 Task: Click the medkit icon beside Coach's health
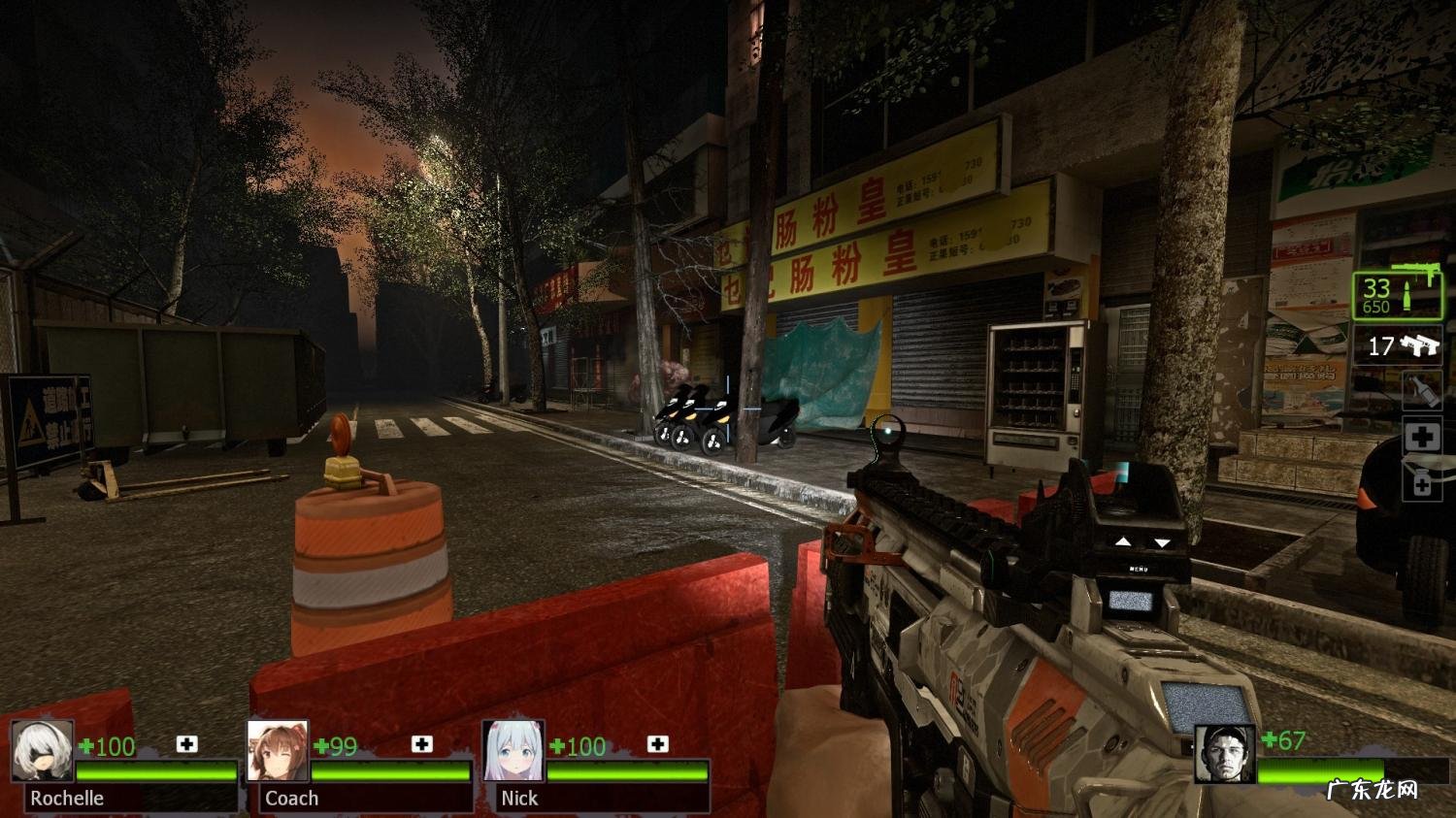click(x=421, y=744)
